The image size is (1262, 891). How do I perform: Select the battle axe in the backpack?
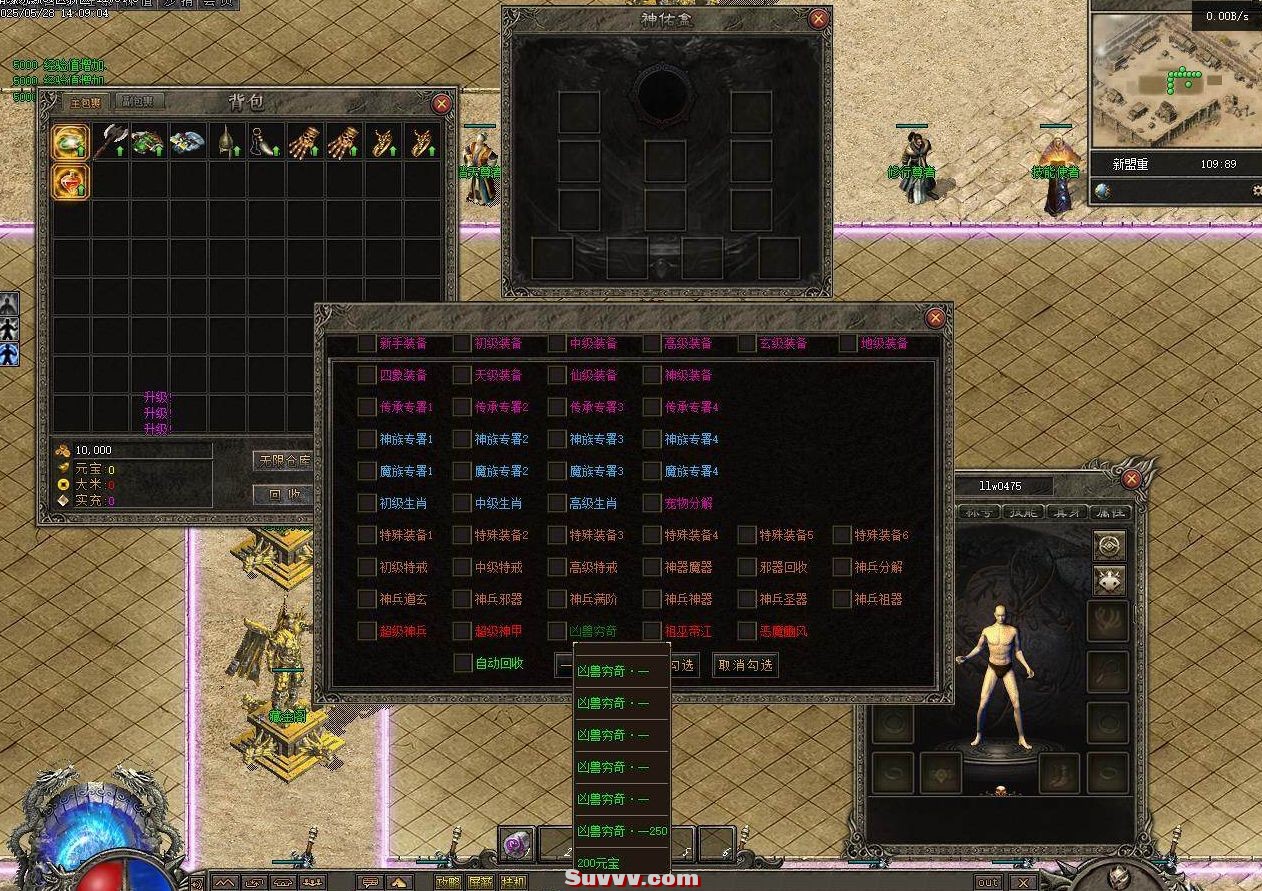click(110, 142)
